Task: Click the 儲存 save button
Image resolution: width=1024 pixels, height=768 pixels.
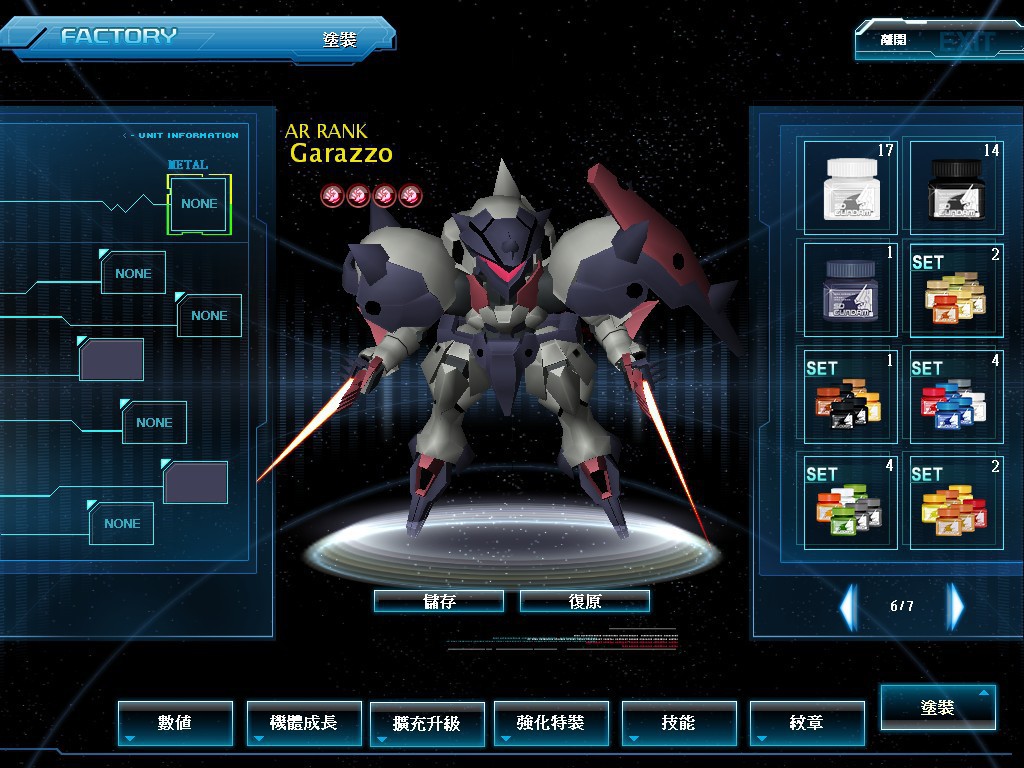Action: tap(438, 601)
